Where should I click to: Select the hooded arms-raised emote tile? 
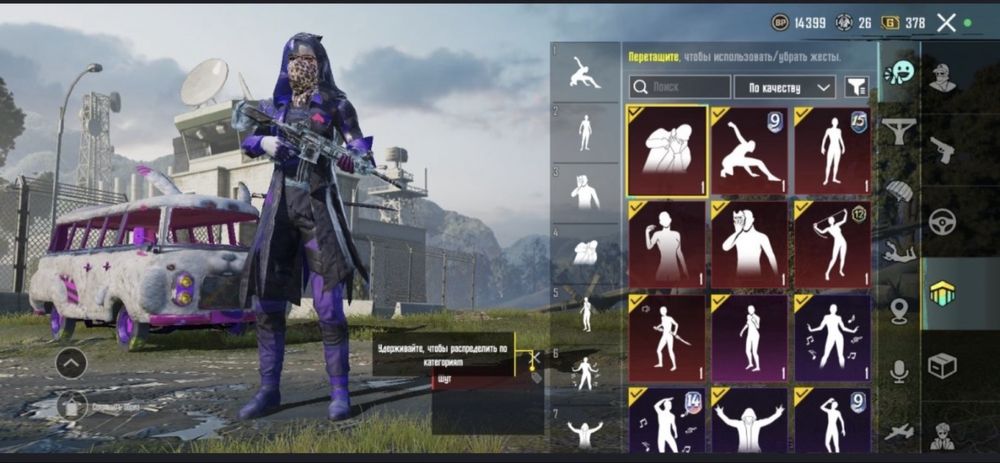pyautogui.click(x=750, y=422)
